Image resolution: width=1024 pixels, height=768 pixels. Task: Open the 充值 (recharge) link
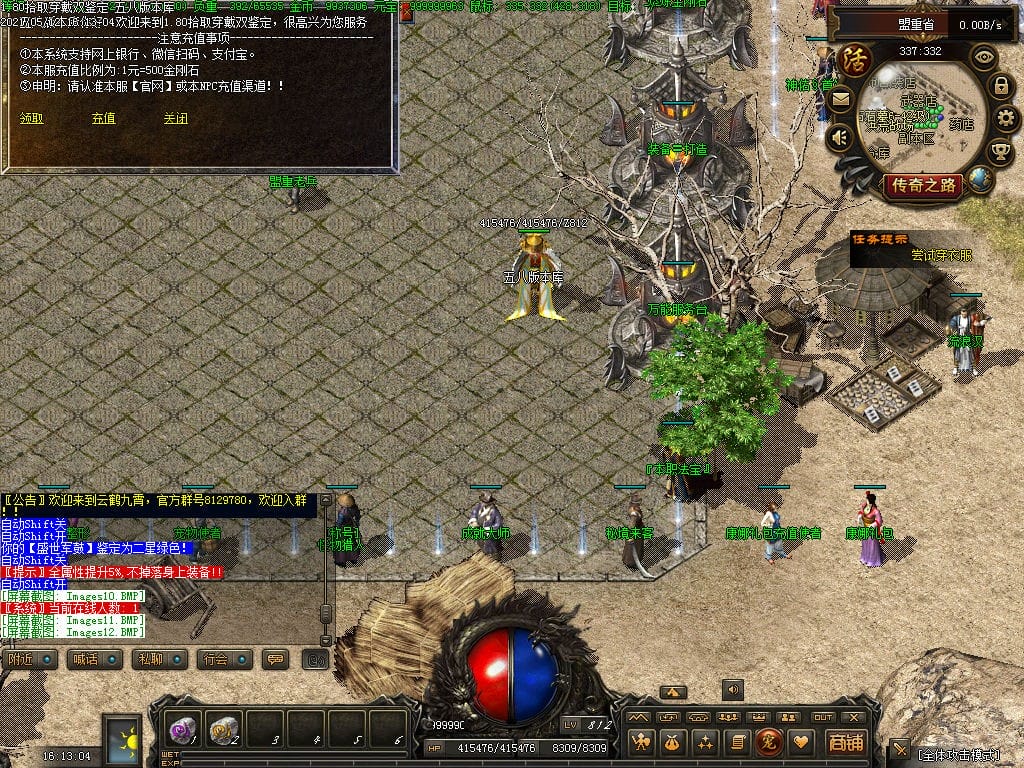pyautogui.click(x=104, y=118)
